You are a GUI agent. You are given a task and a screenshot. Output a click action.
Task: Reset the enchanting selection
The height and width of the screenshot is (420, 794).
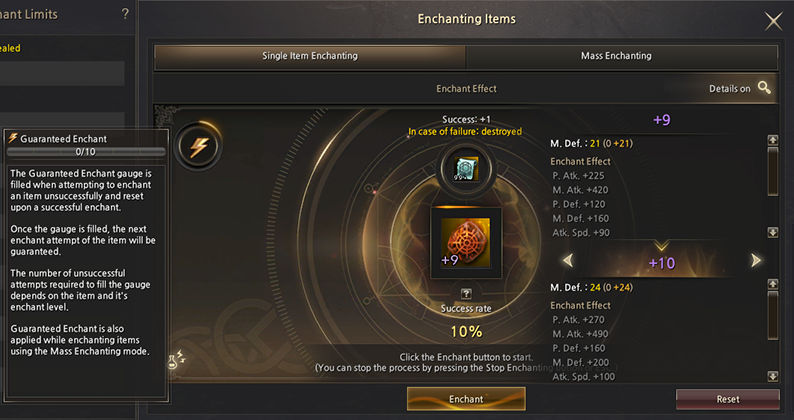(x=727, y=398)
